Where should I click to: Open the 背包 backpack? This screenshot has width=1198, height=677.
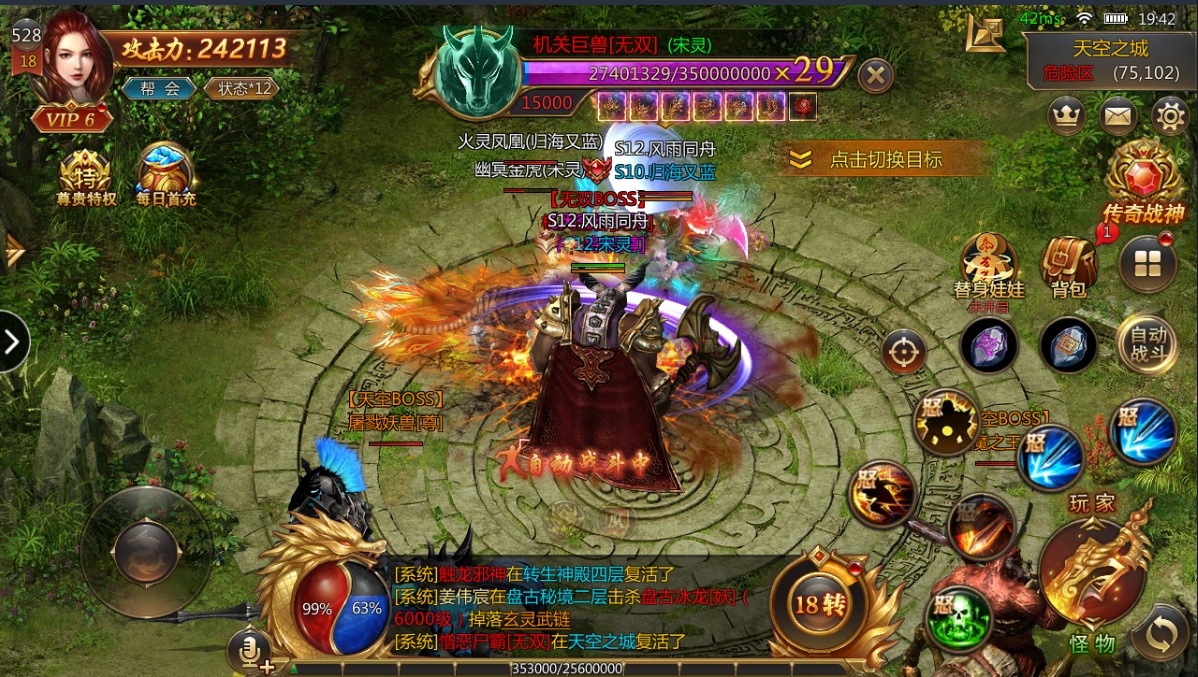(1068, 266)
